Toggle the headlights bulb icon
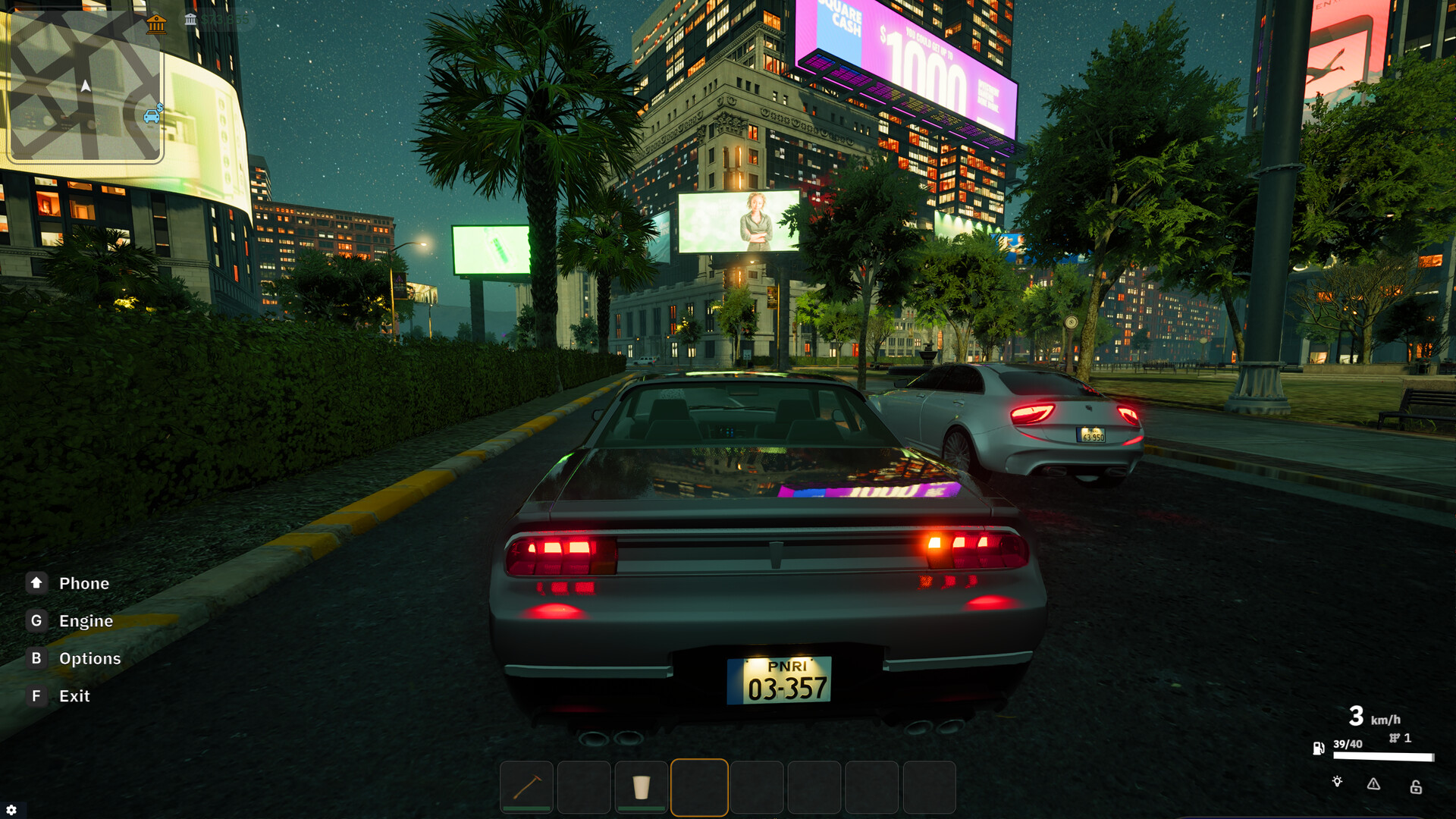This screenshot has width=1456, height=819. click(1337, 782)
